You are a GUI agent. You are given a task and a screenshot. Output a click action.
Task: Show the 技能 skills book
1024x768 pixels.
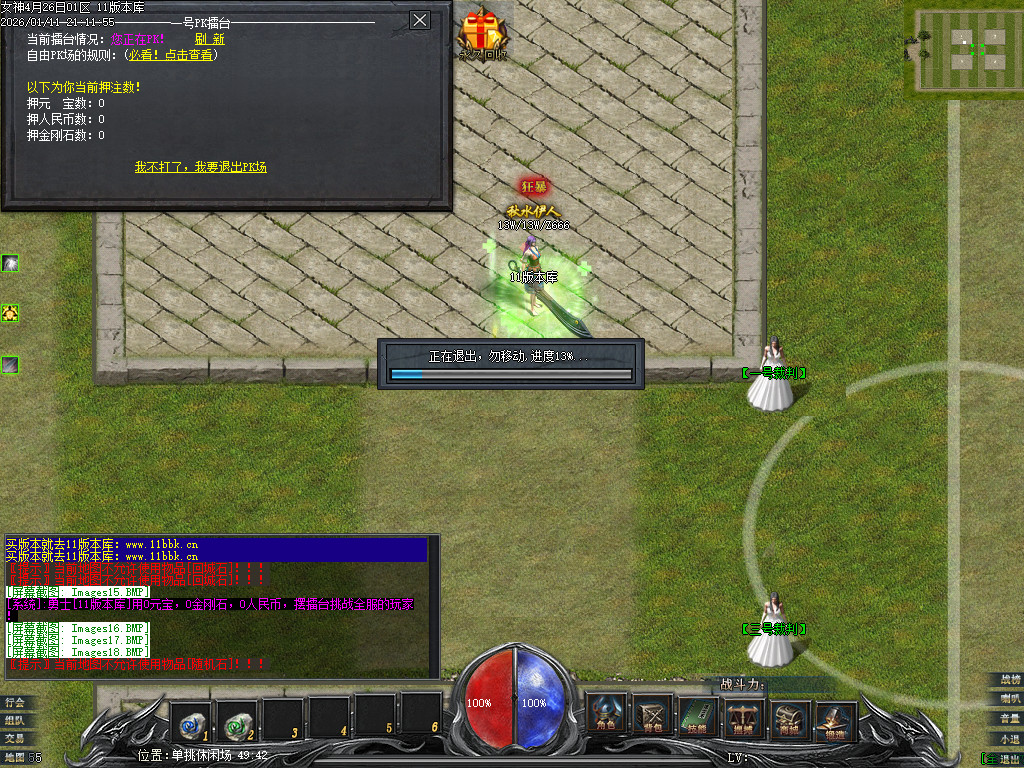point(697,714)
